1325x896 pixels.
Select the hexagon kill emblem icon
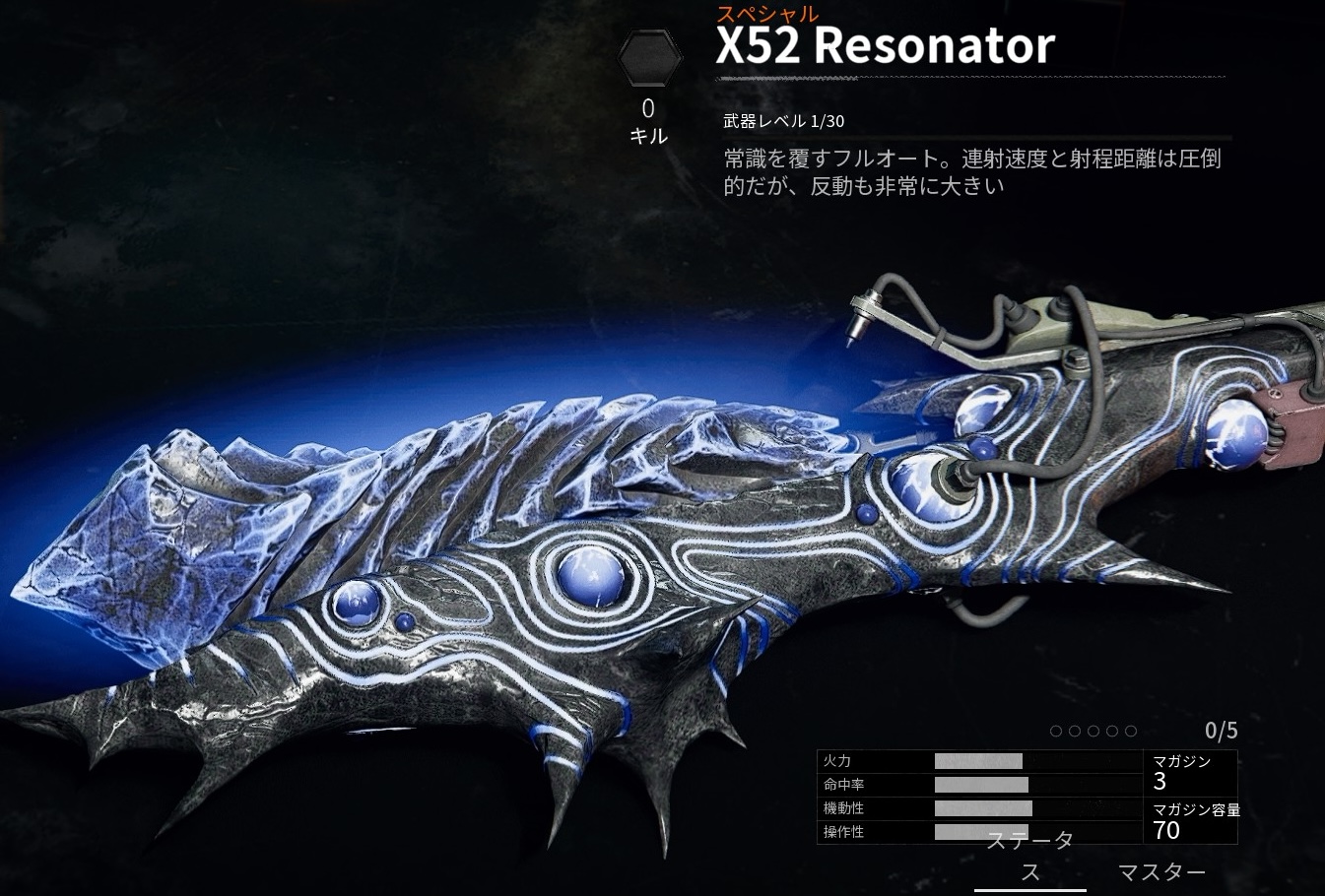point(648,59)
